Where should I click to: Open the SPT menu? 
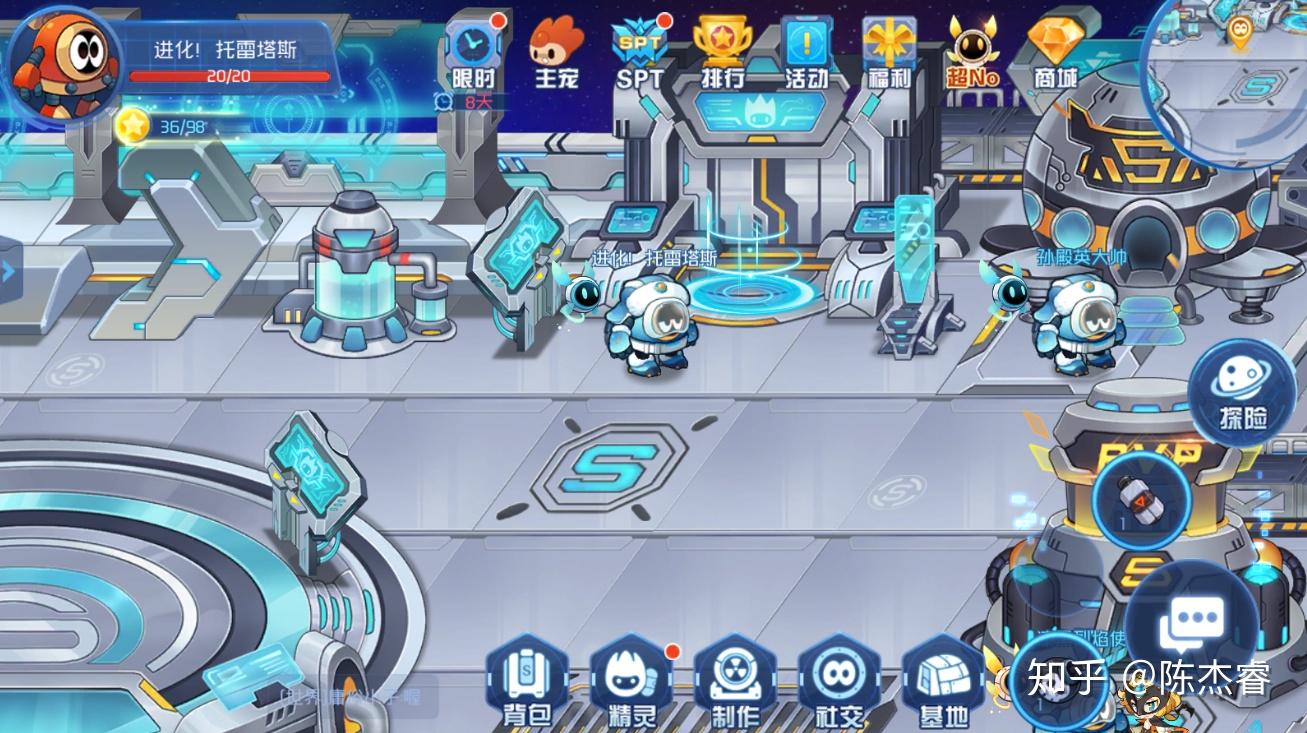click(639, 53)
